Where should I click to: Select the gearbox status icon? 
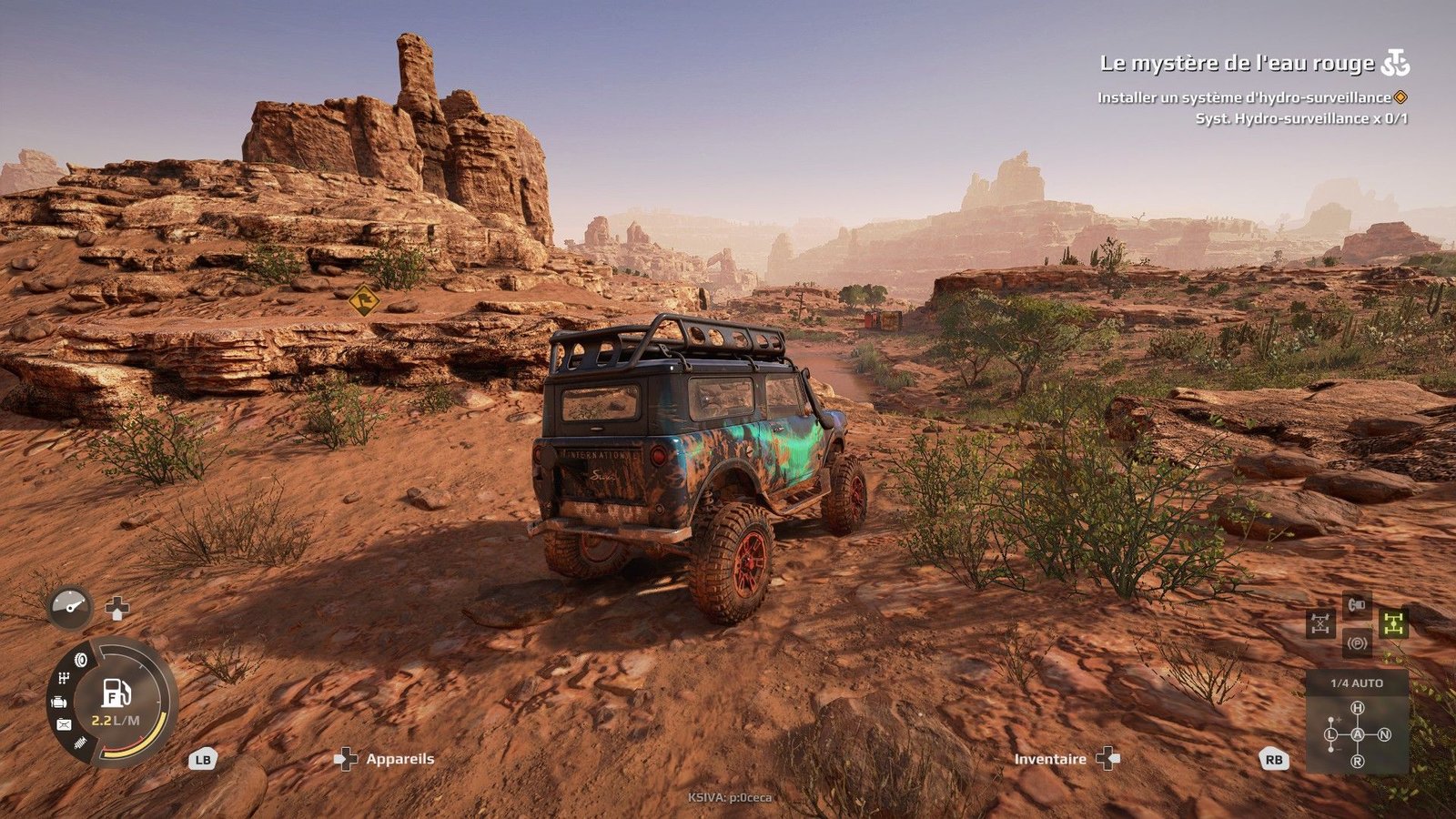pos(64,679)
